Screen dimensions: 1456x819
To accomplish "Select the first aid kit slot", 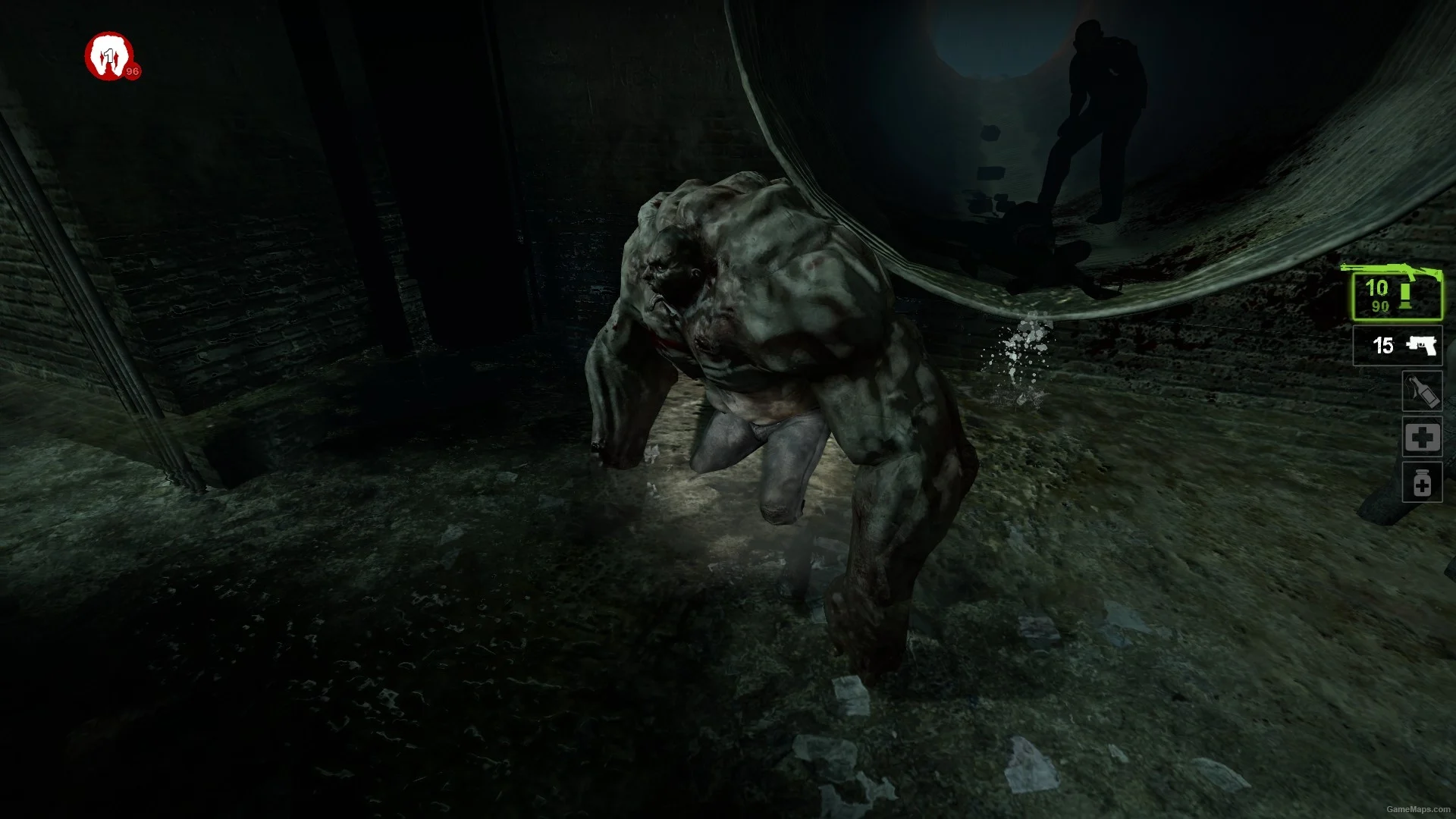I will point(1422,437).
